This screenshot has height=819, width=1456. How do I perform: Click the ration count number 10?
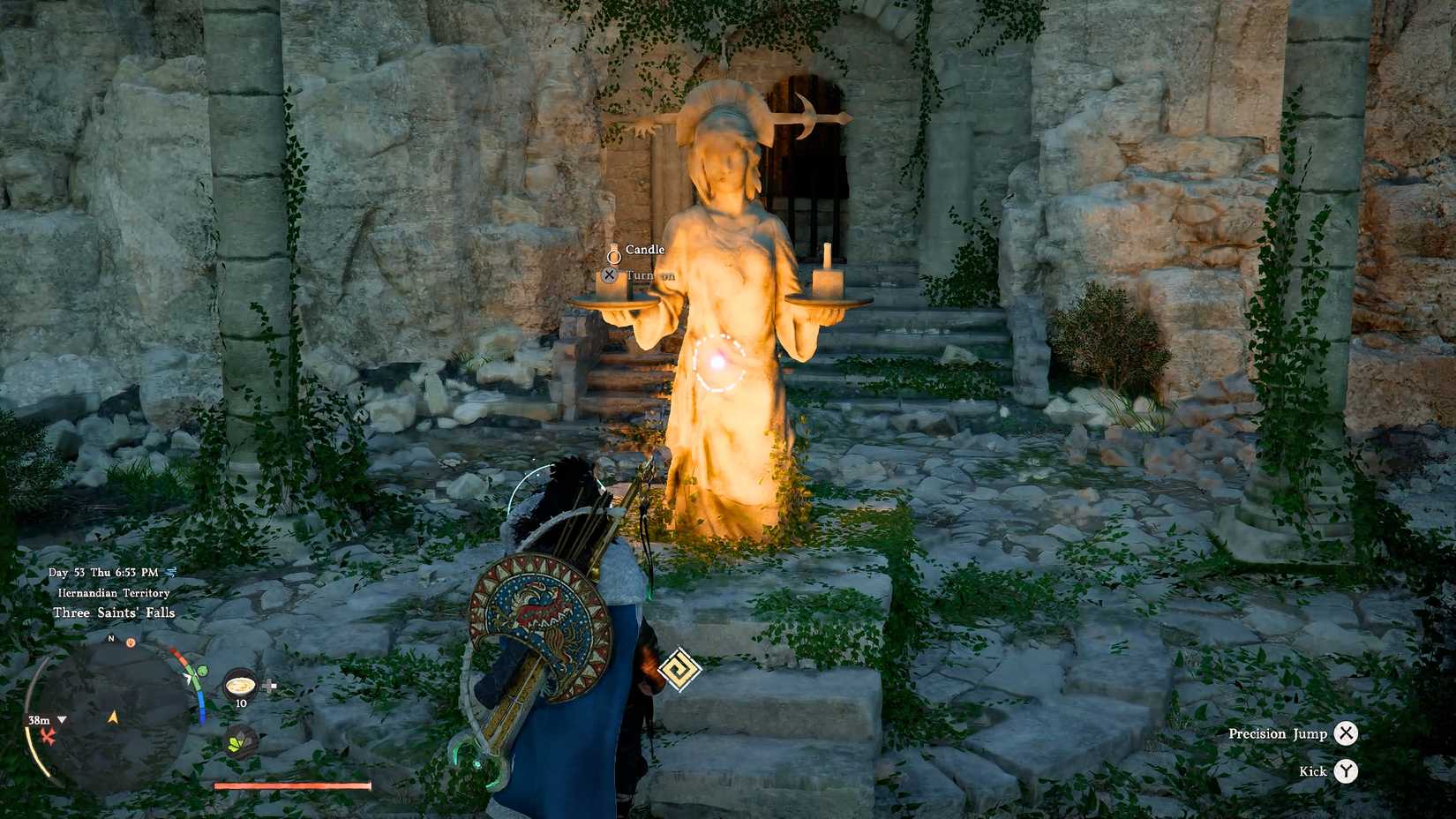240,704
